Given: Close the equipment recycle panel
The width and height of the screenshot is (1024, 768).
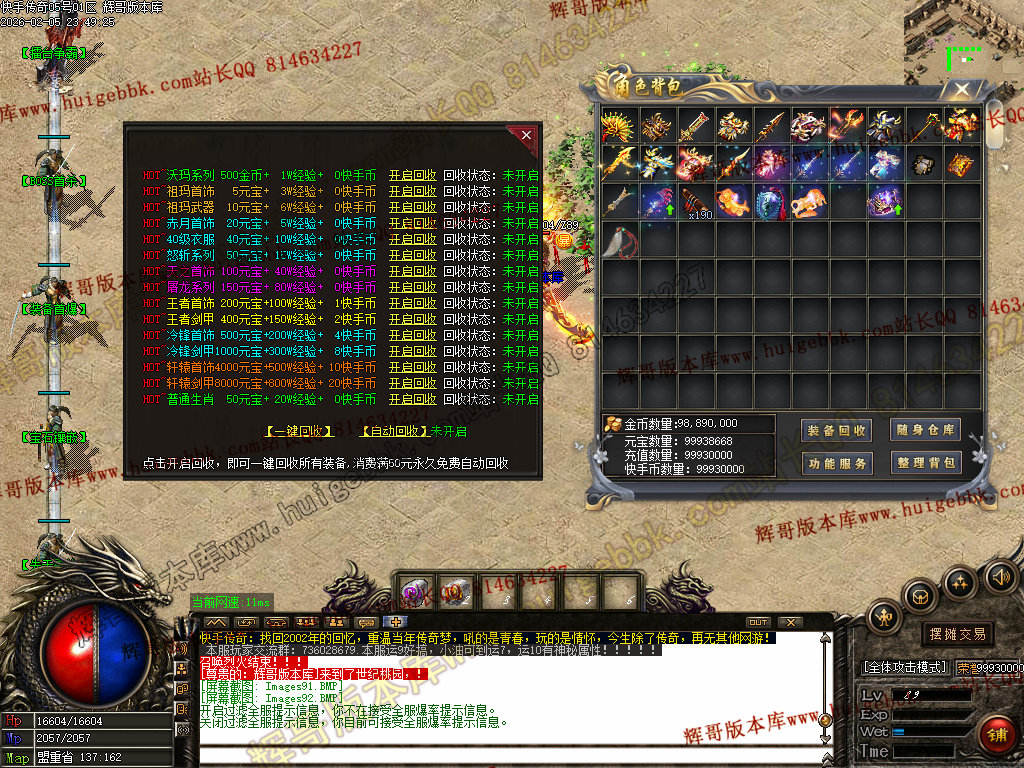Looking at the screenshot, I should pyautogui.click(x=526, y=135).
